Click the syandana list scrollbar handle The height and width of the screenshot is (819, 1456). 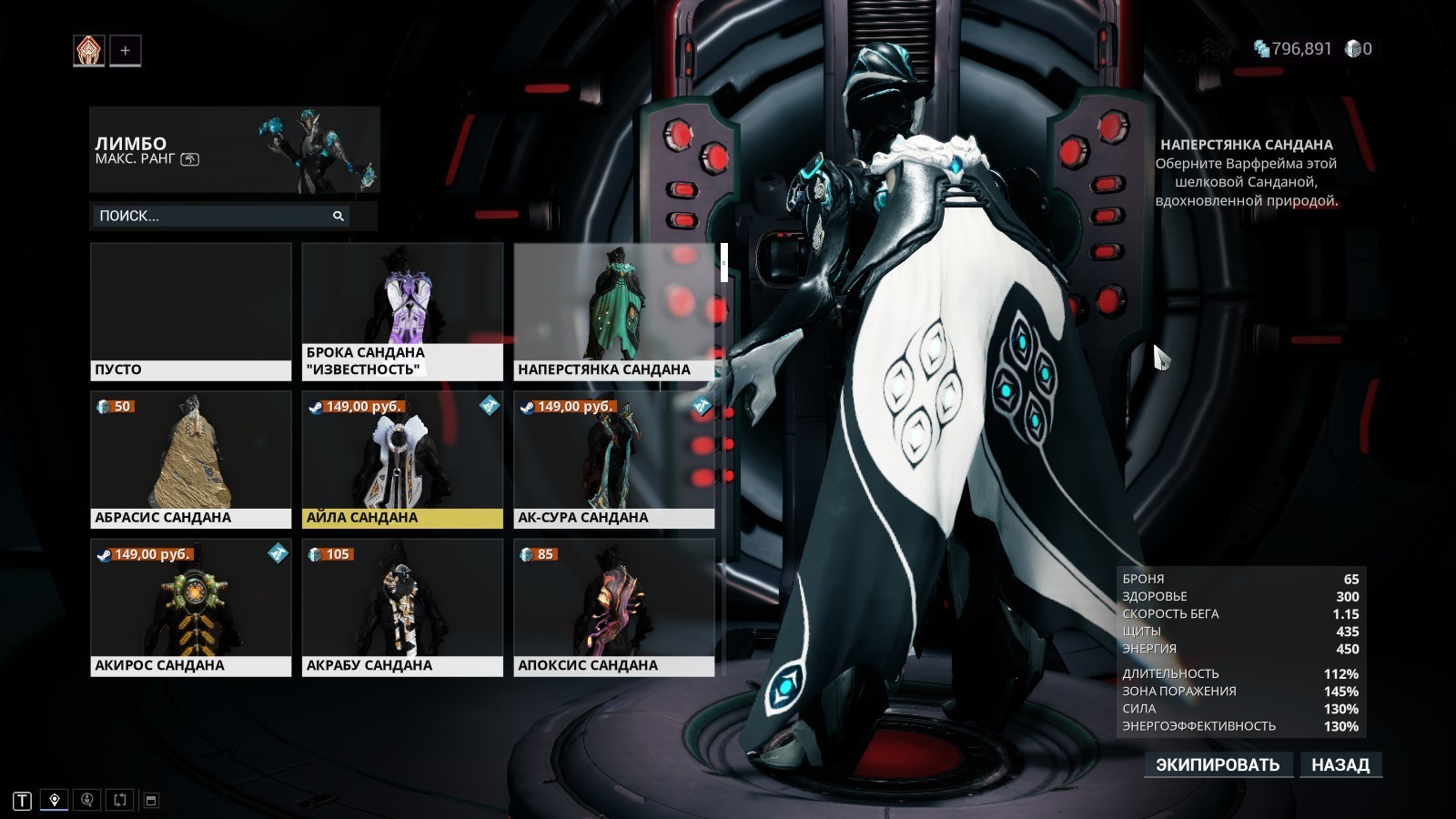click(x=724, y=262)
